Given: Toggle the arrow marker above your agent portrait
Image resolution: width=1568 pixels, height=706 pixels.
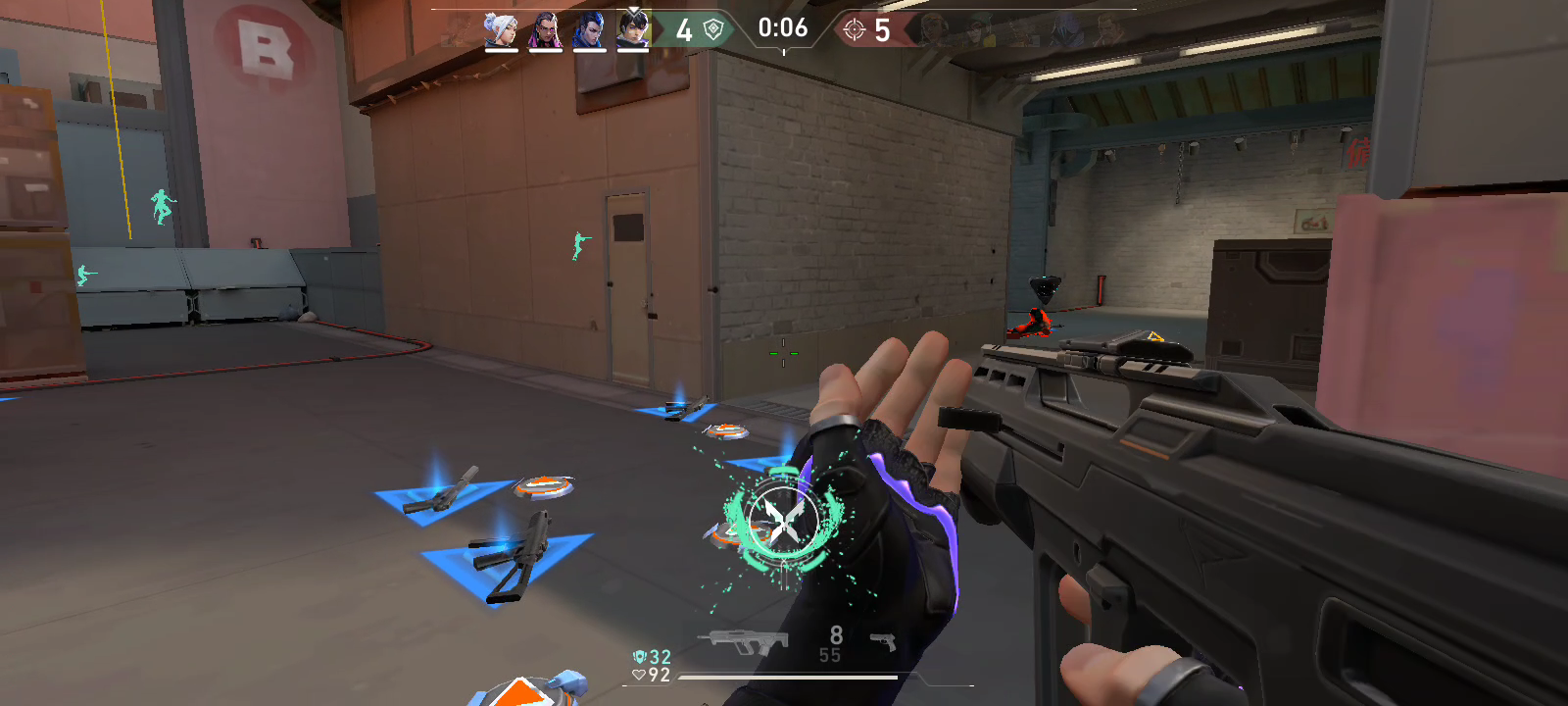Looking at the screenshot, I should tap(633, 12).
